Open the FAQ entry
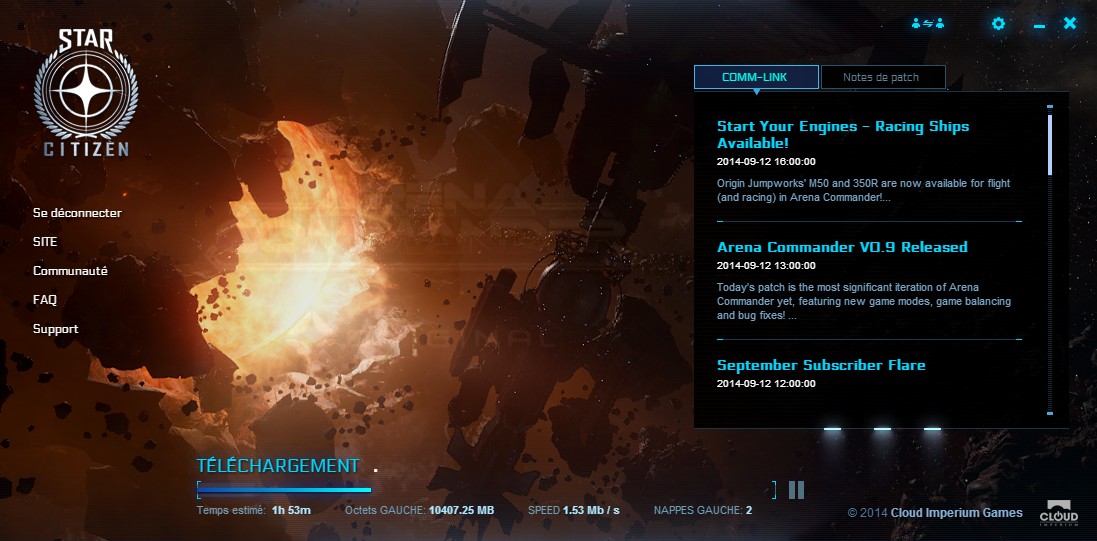The height and width of the screenshot is (541, 1097). [x=45, y=300]
